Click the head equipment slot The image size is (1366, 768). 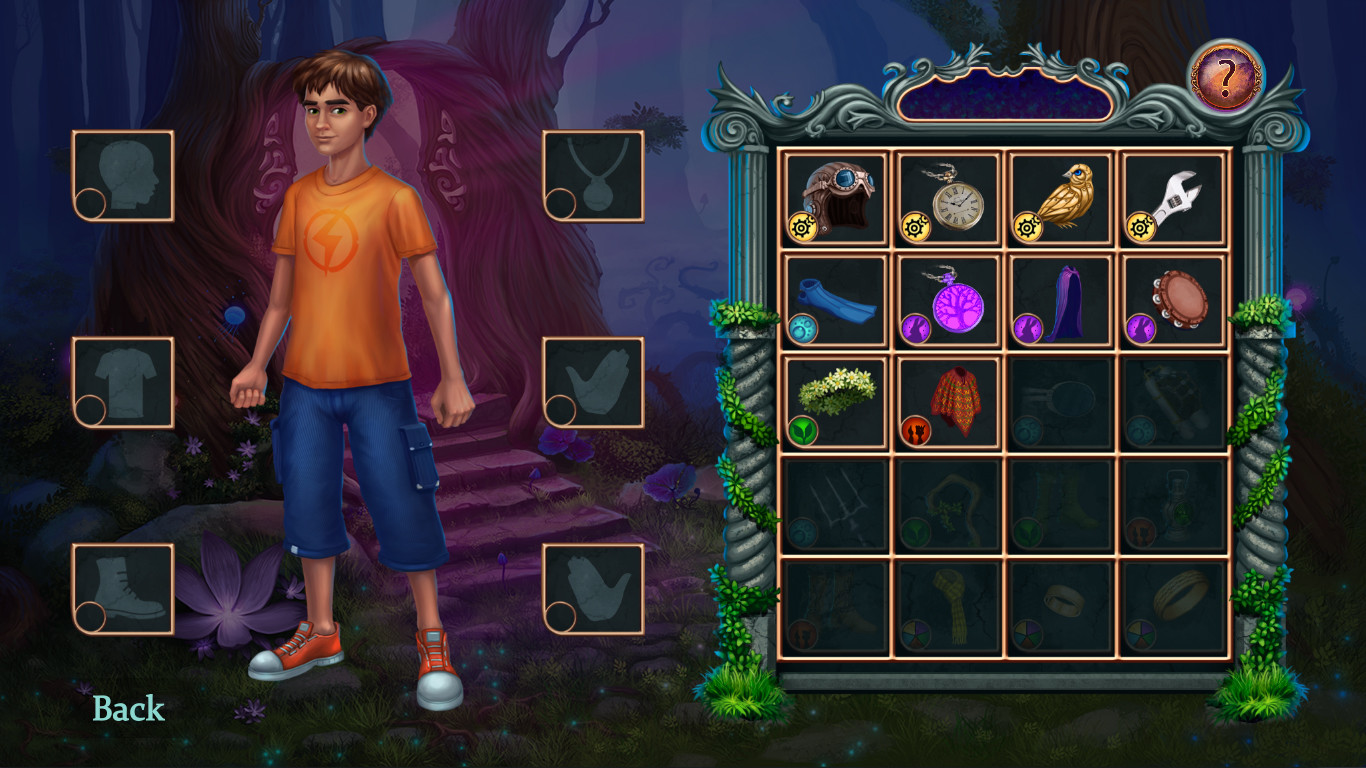coord(123,176)
